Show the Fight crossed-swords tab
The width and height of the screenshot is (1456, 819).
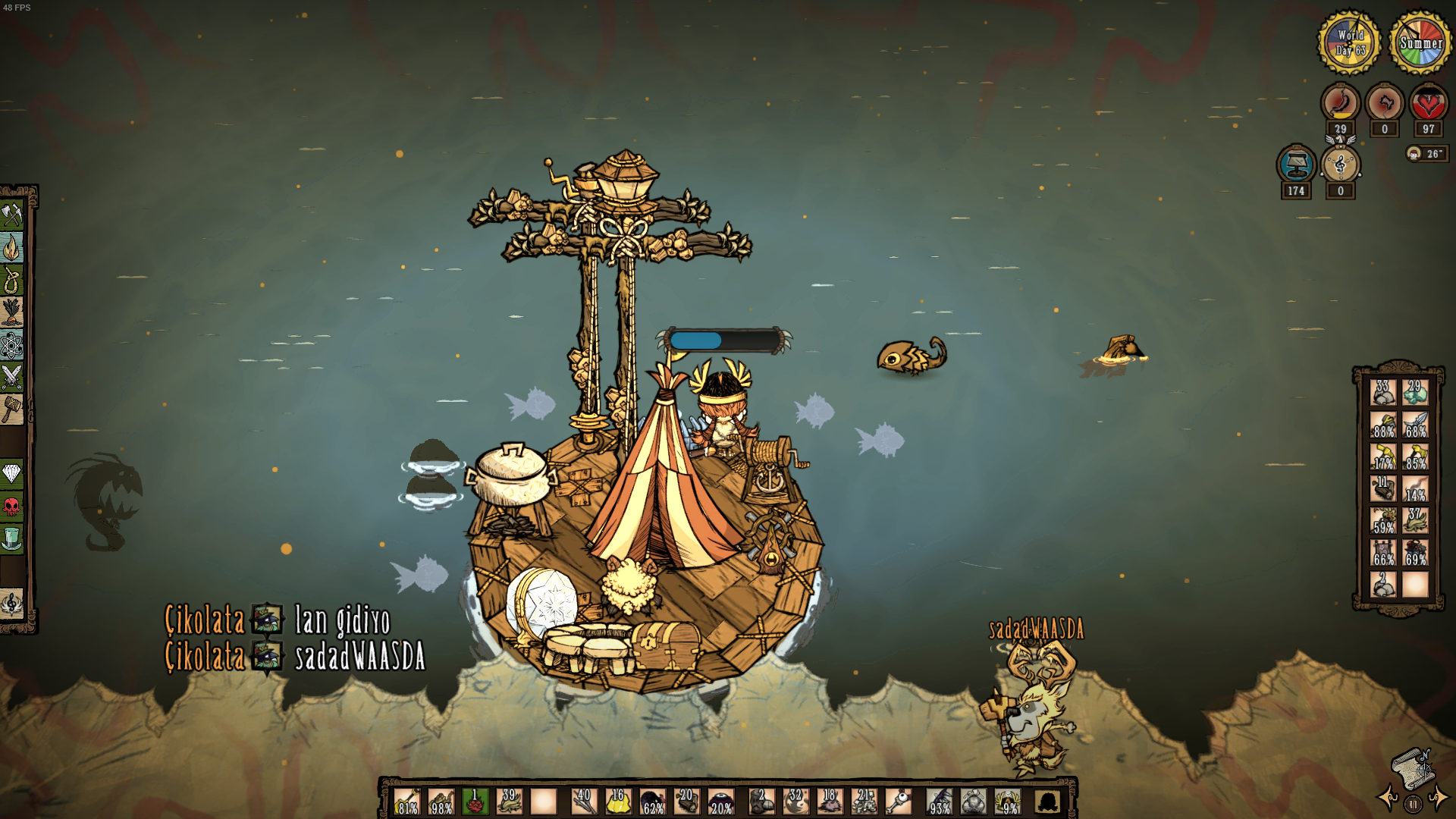[x=12, y=377]
